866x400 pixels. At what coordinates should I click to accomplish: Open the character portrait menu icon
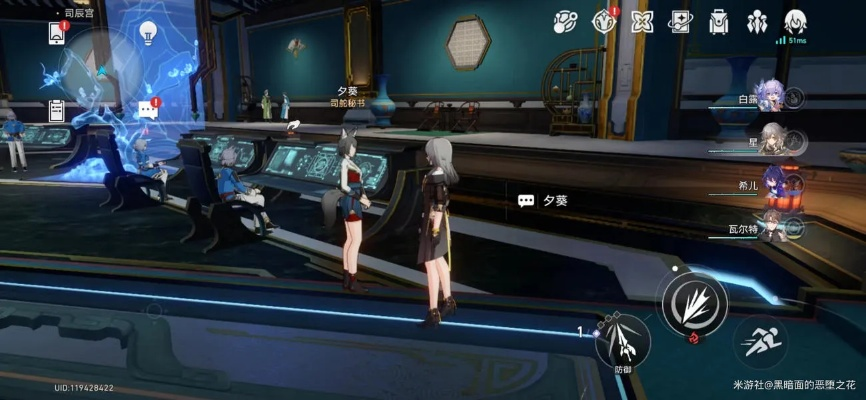coord(795,21)
